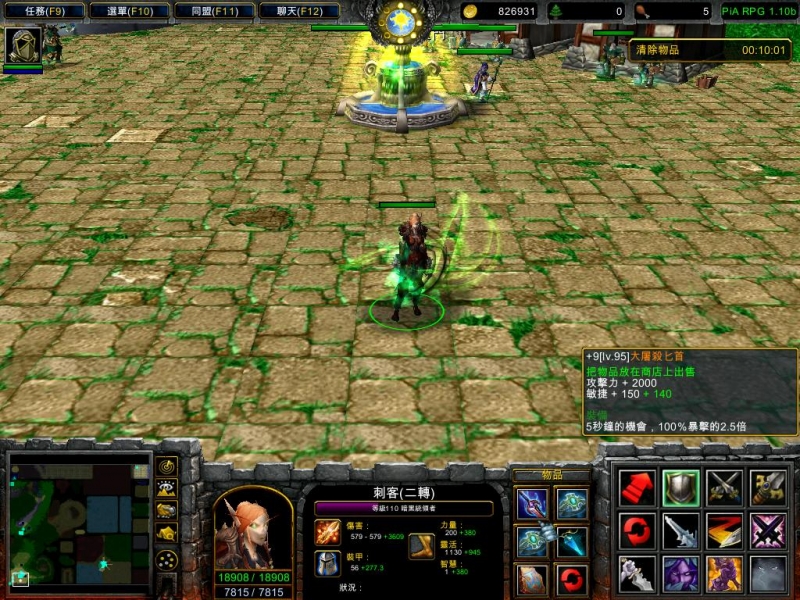Select the hero icon in the top-left corner

click(22, 45)
